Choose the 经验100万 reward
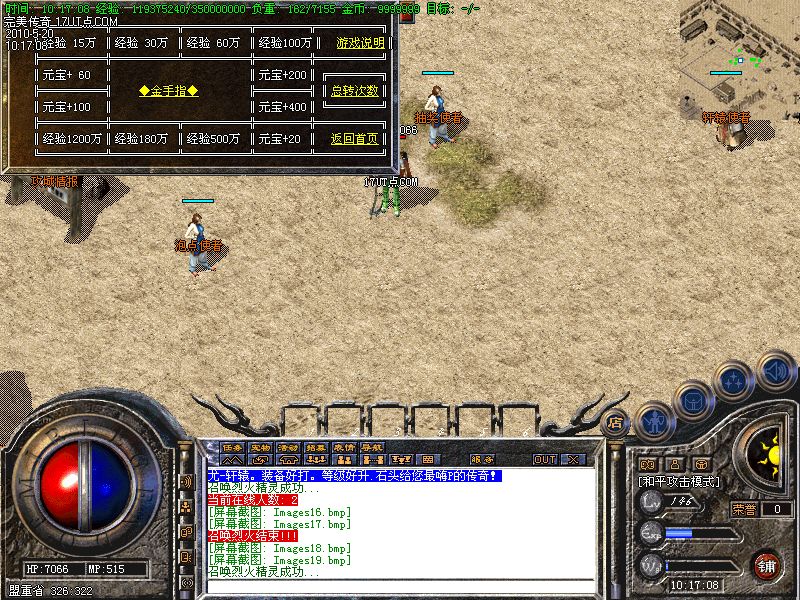Viewport: 800px width, 600px height. click(285, 43)
